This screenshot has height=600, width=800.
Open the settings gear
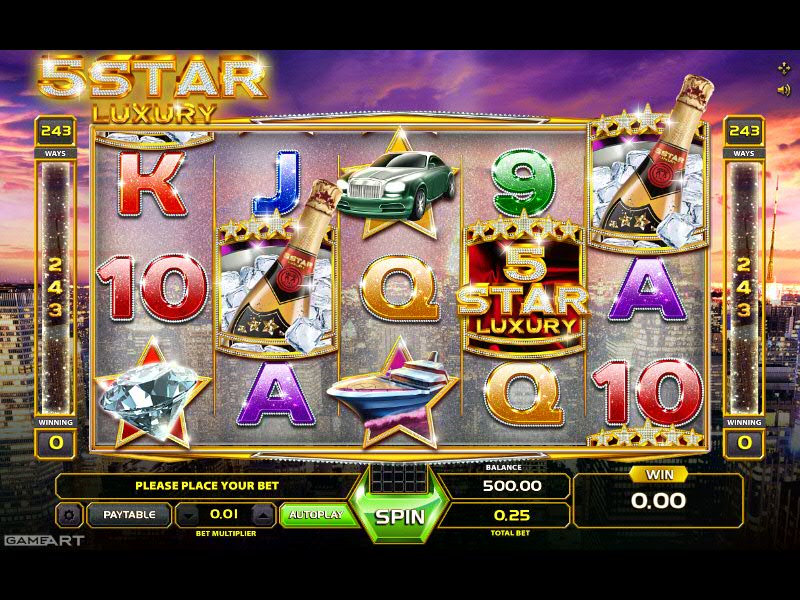pos(69,516)
